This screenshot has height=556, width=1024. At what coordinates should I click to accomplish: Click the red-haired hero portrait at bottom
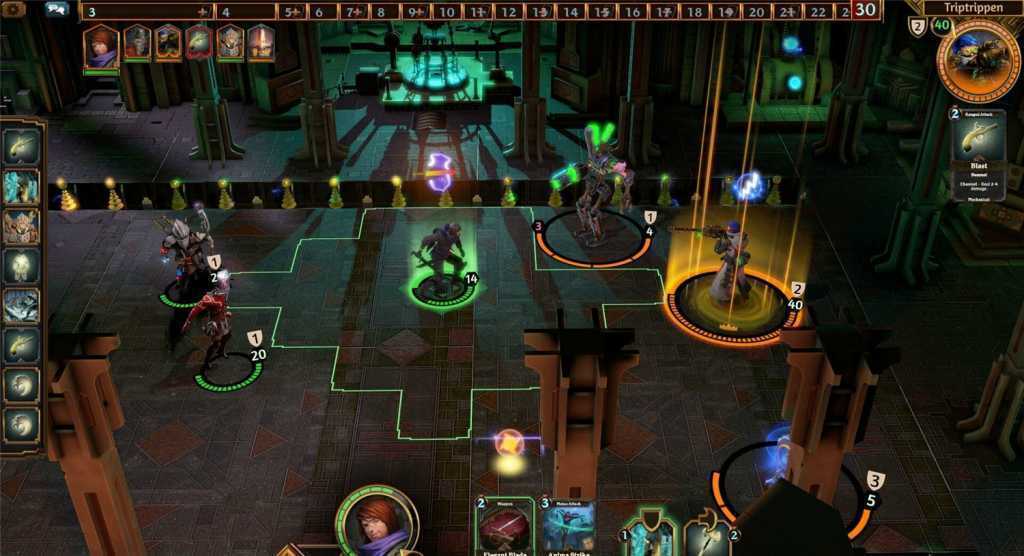(x=377, y=523)
